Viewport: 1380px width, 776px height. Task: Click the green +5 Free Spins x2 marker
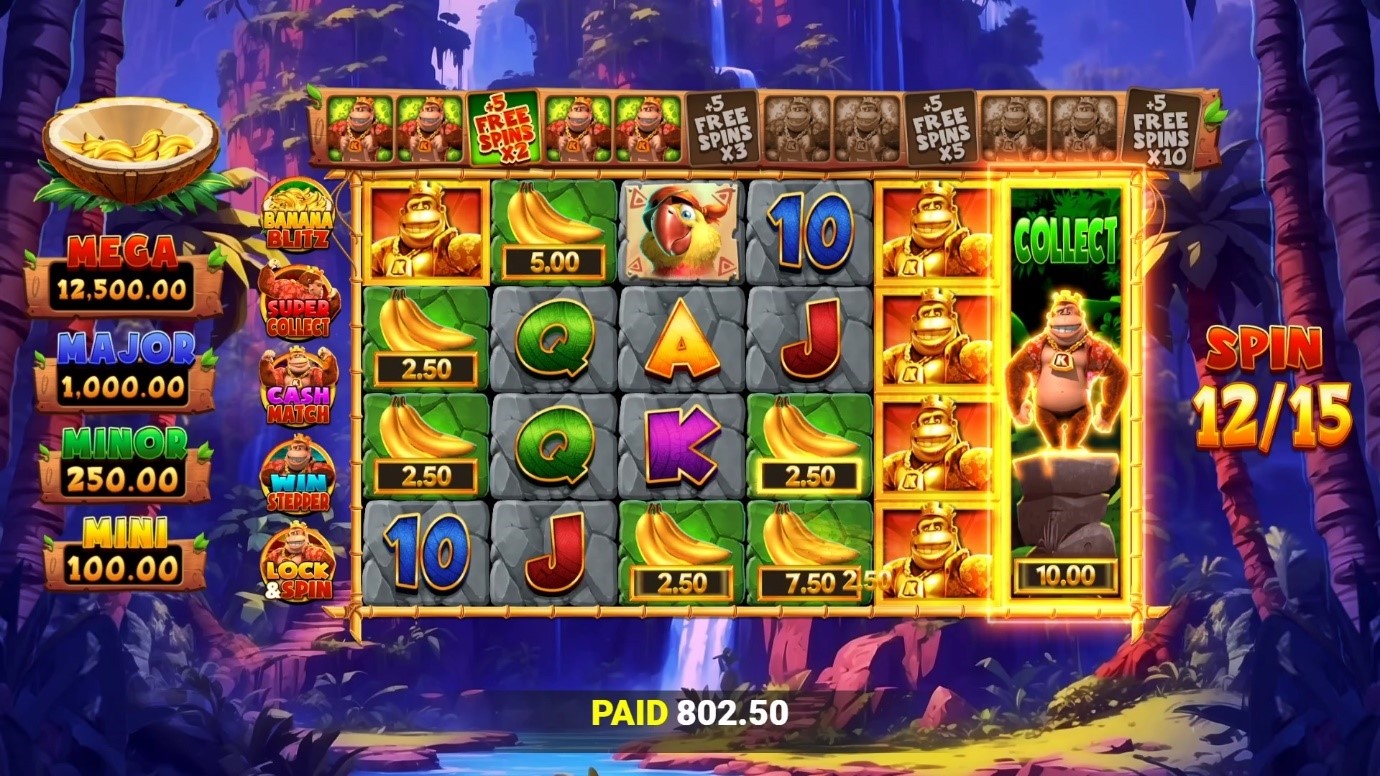[x=504, y=127]
